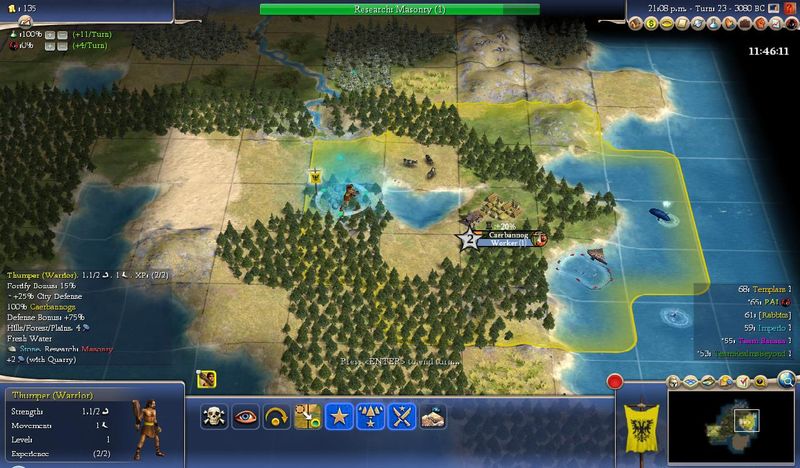
Task: Choose the triple chevron promotion icon
Action: [x=370, y=416]
